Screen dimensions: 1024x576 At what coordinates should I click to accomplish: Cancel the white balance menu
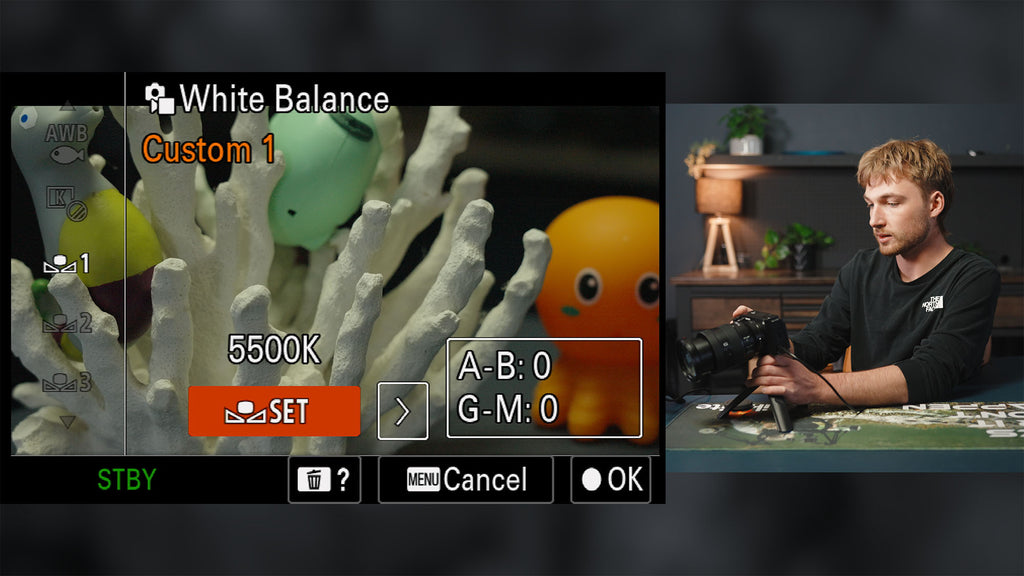[465, 480]
